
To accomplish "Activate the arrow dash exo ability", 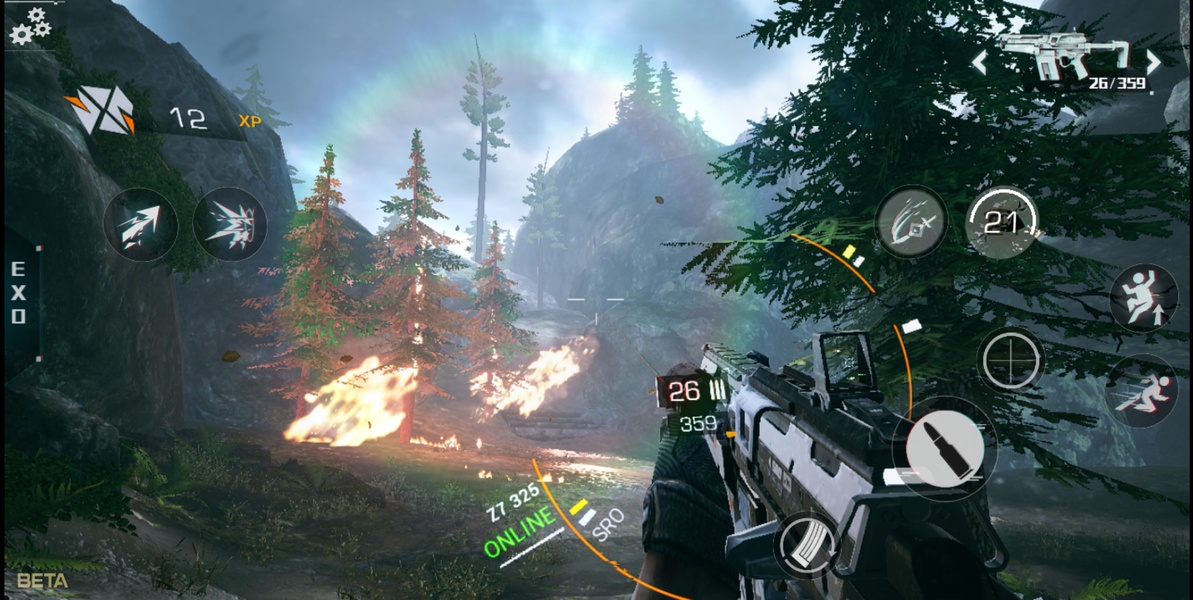I will point(140,226).
